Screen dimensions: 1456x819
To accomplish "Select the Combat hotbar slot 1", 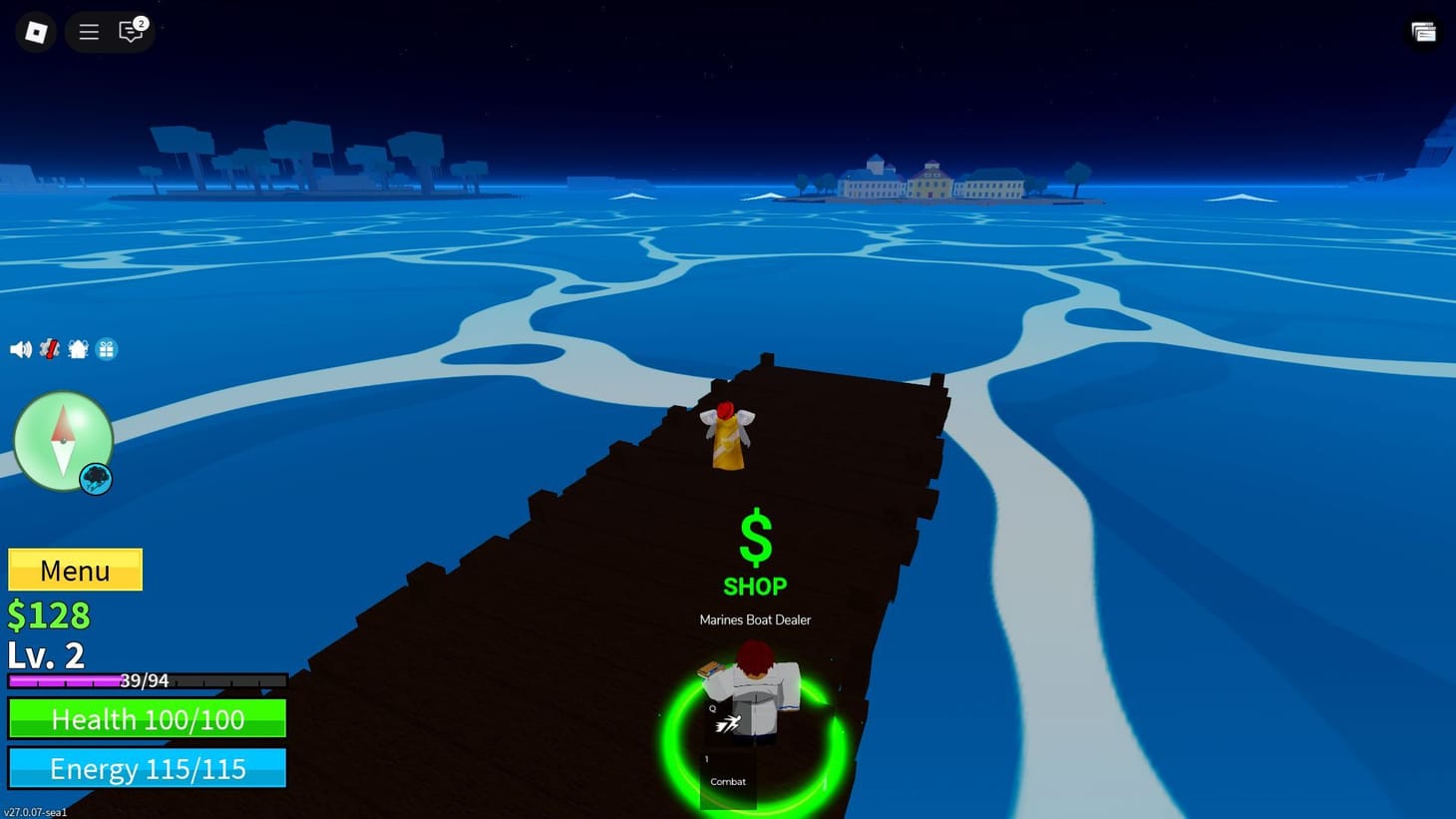I will 727,773.
